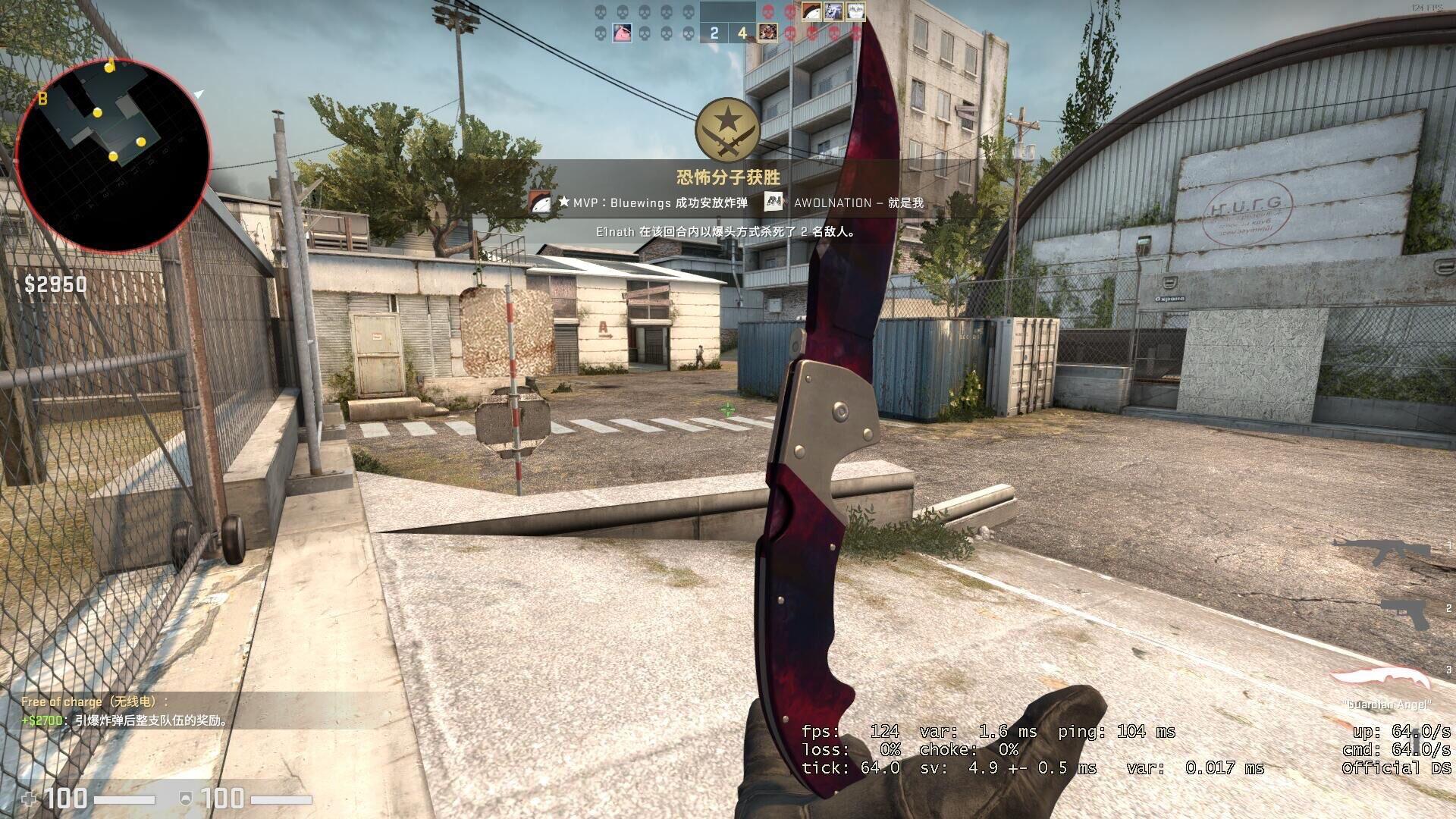Viewport: 1456px width, 819px height.
Task: Click the pink pig player avatar
Action: tap(622, 33)
